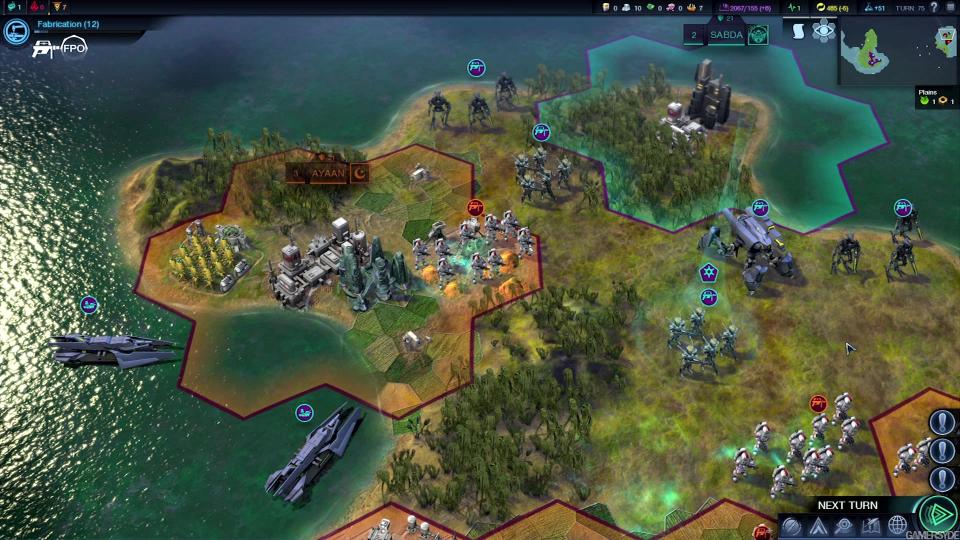This screenshot has width=960, height=540.
Task: Select the red-flagged soldier unit near Ayaan
Action: coord(476,207)
